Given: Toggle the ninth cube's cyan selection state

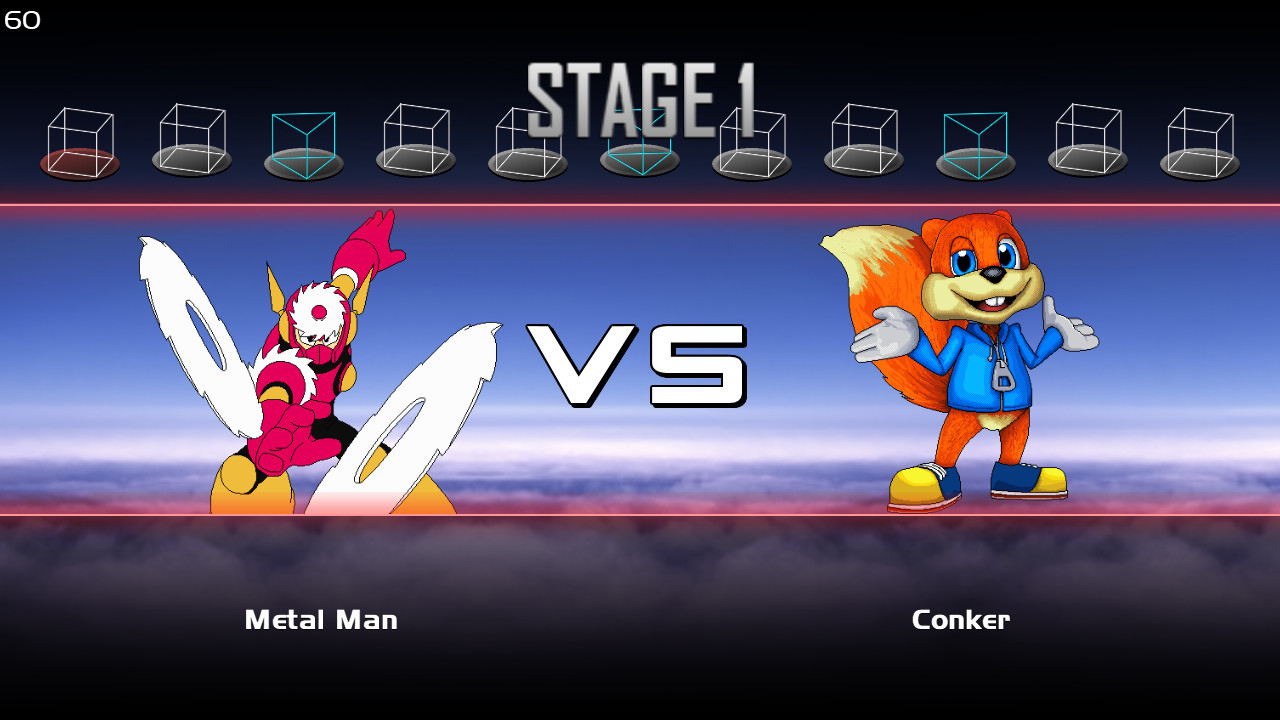Looking at the screenshot, I should point(976,135).
